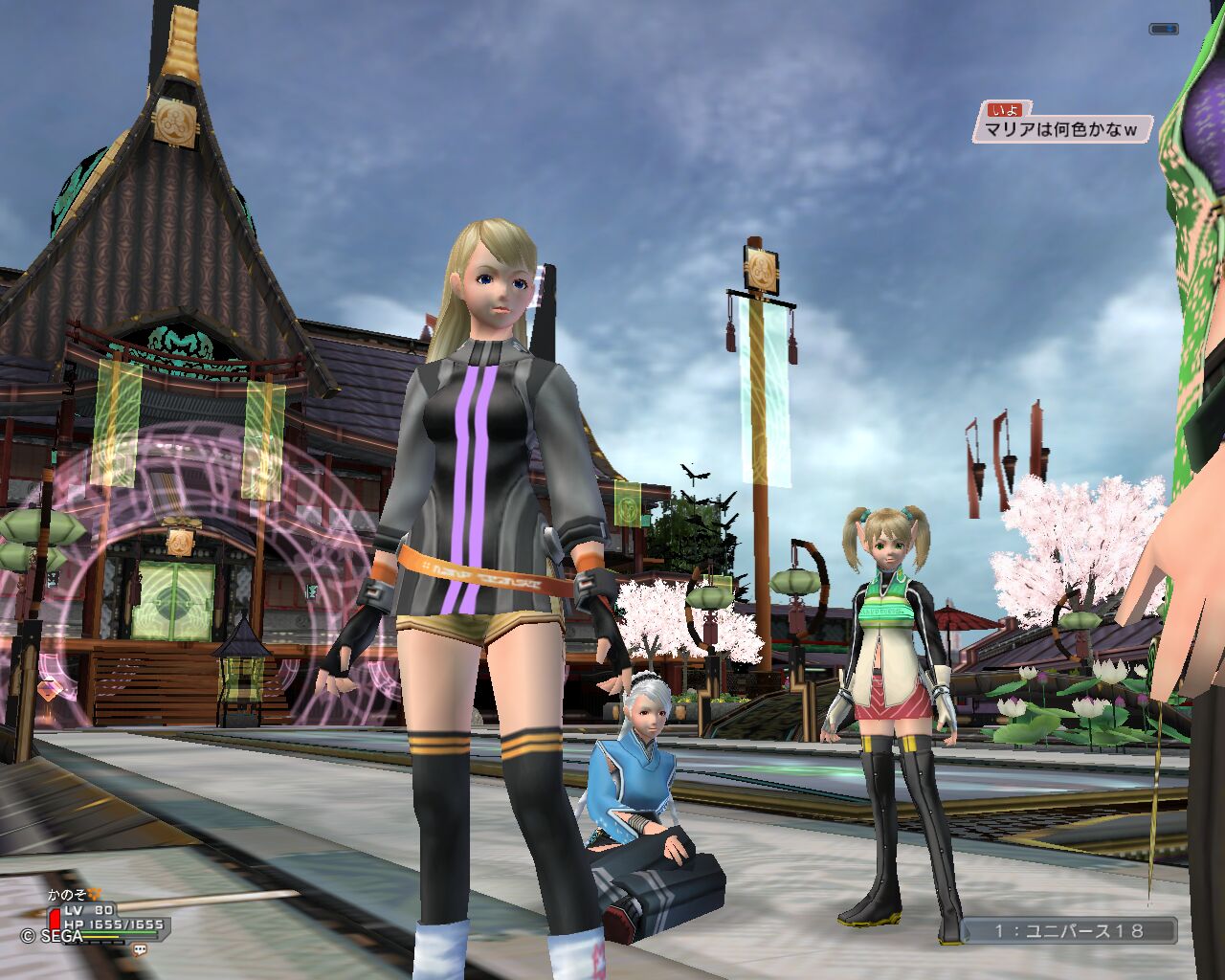This screenshot has width=1225, height=980.
Task: Open the chat speech bubble icon
Action: click(140, 950)
